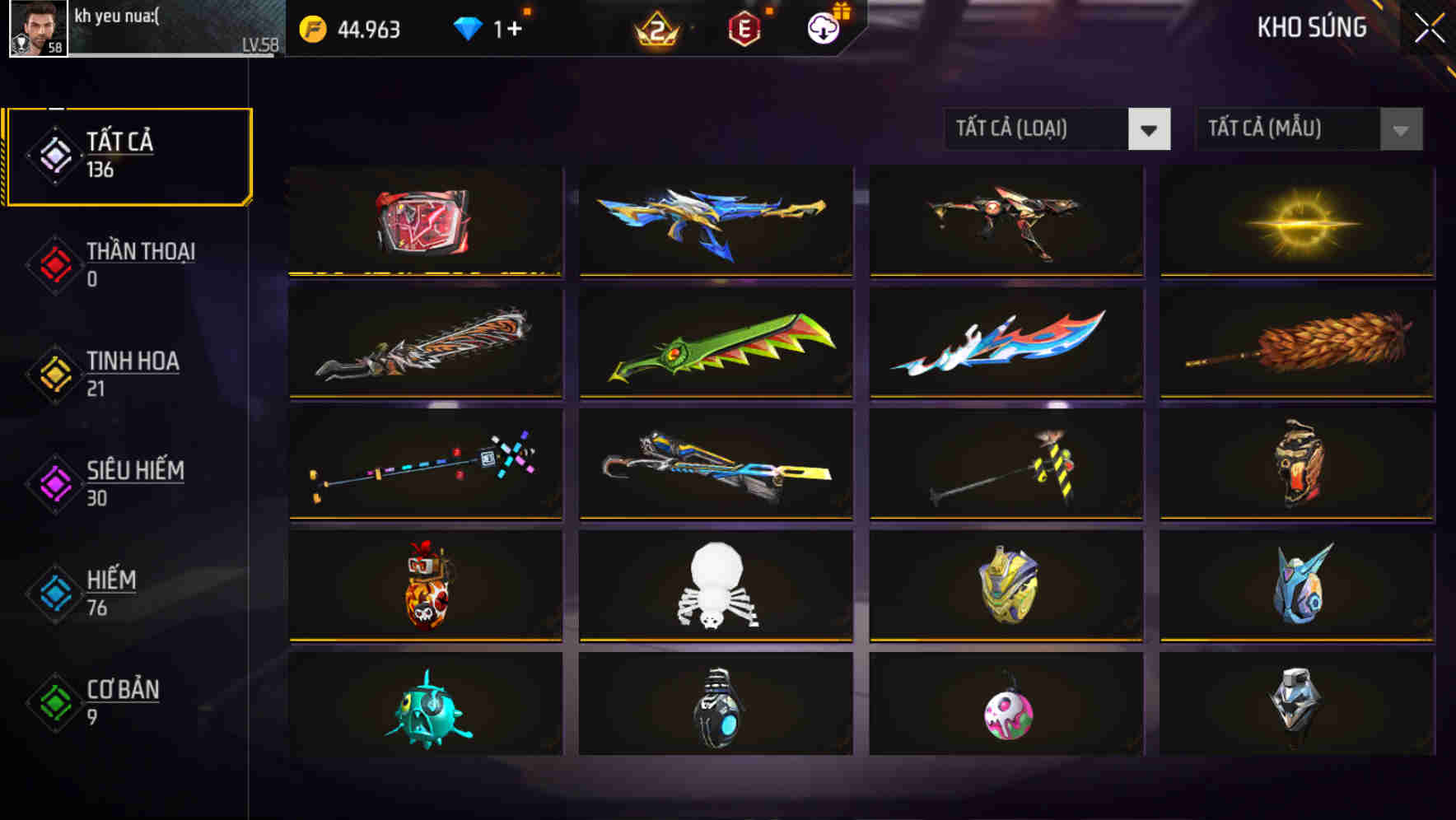
Task: Click the LOẠI dropdown arrow button
Action: tap(1151, 129)
